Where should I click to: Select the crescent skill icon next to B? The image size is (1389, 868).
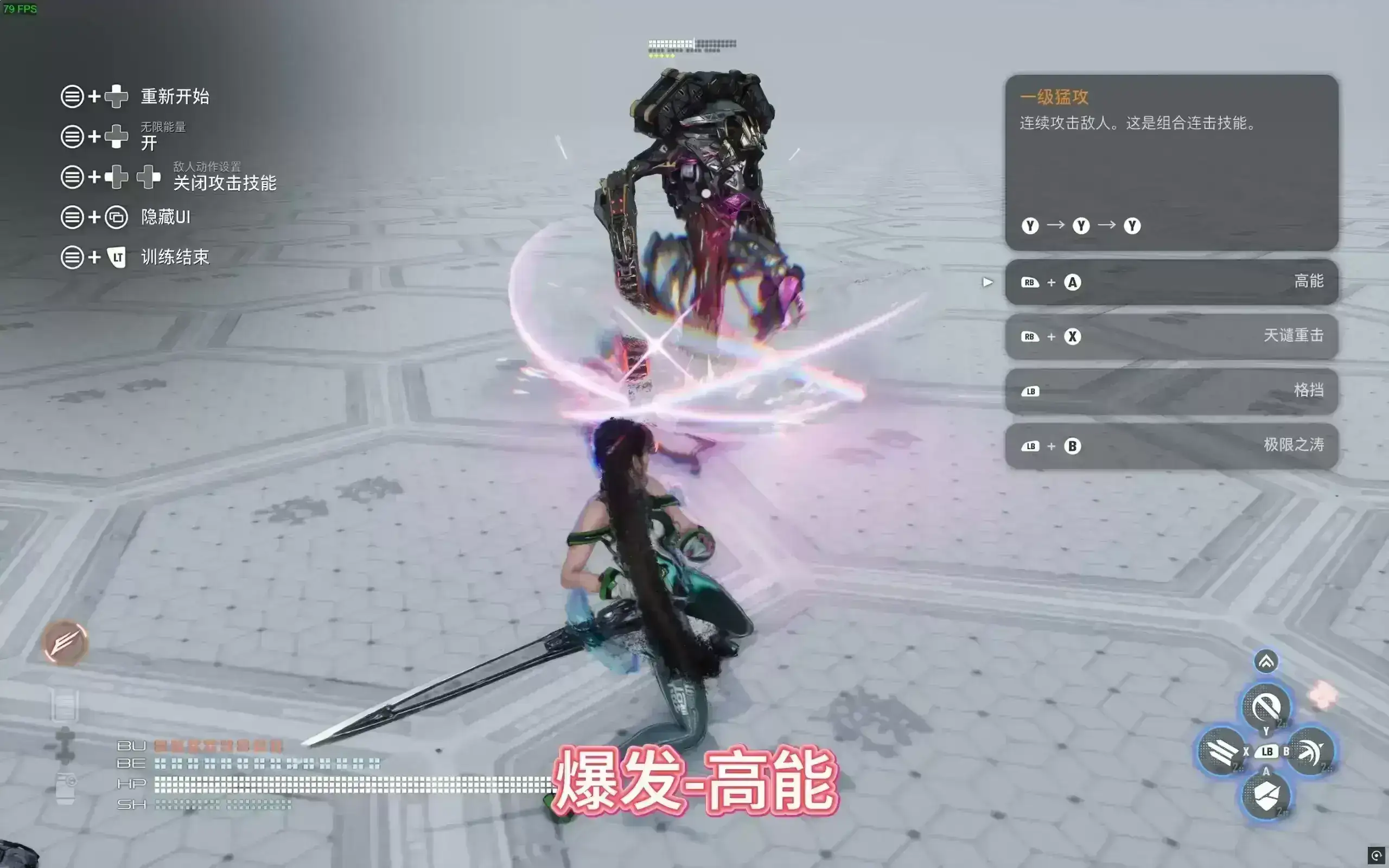pos(1312,752)
